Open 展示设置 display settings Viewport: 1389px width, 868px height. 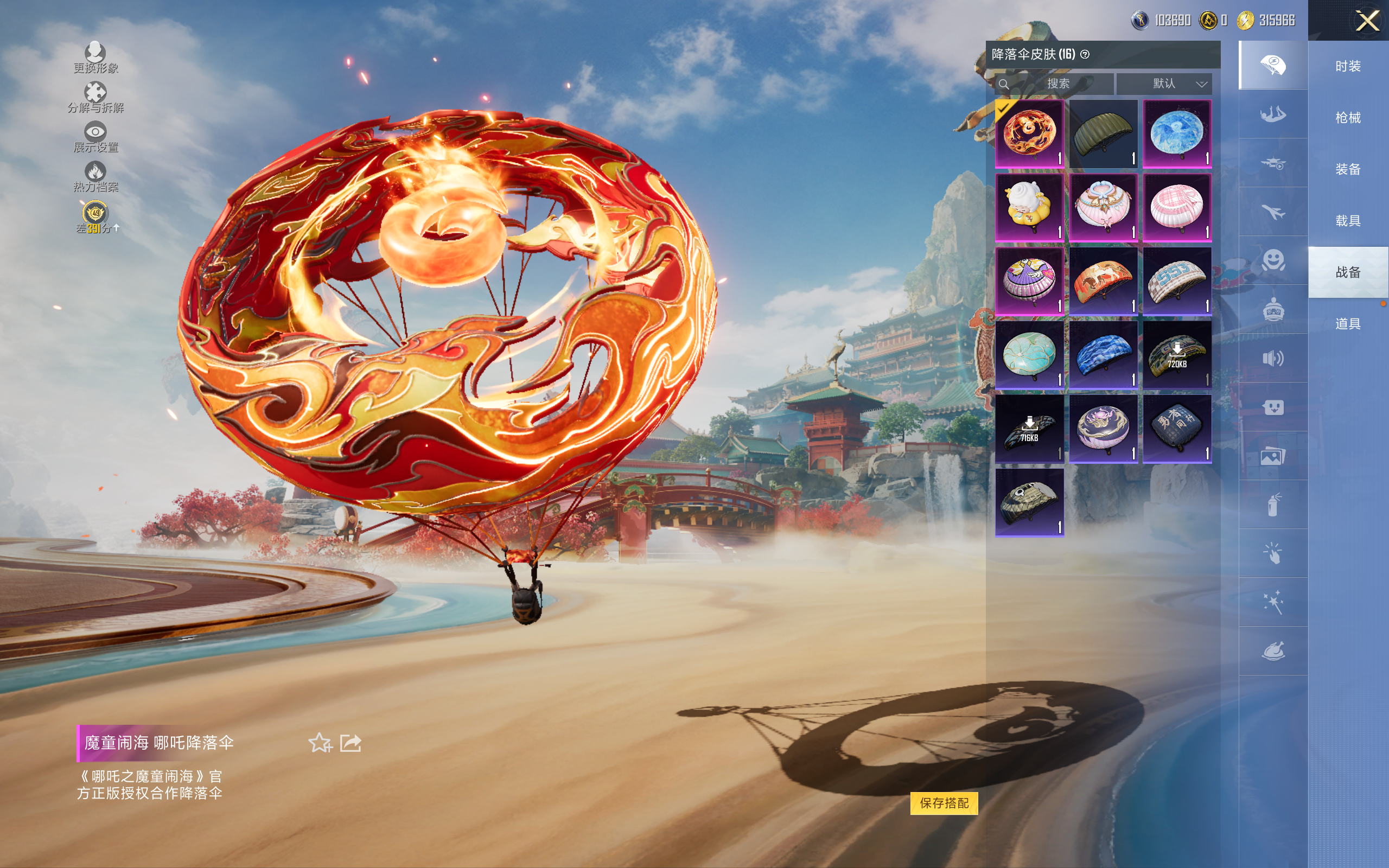tap(95, 137)
